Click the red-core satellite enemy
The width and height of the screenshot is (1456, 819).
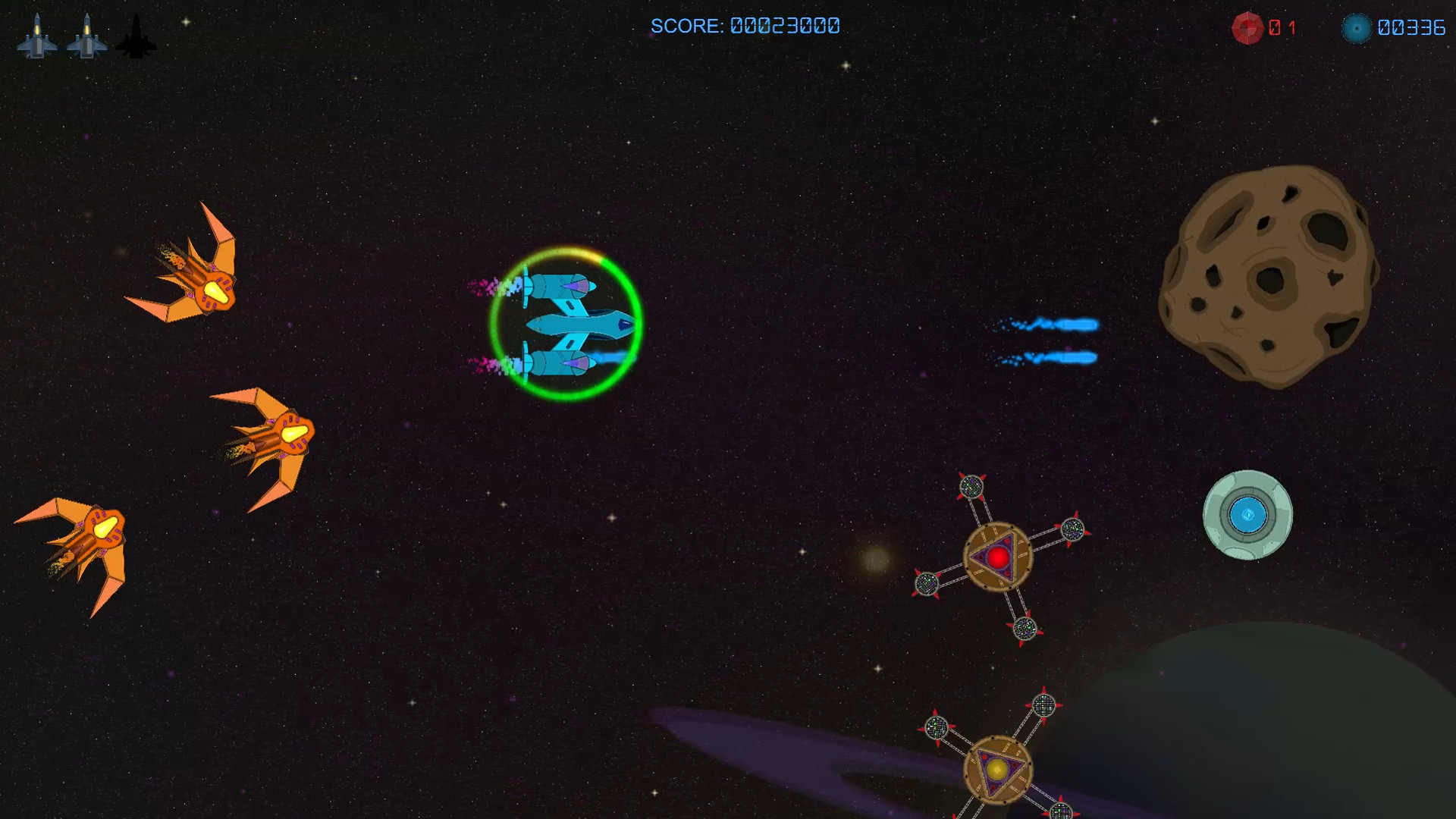(x=997, y=557)
